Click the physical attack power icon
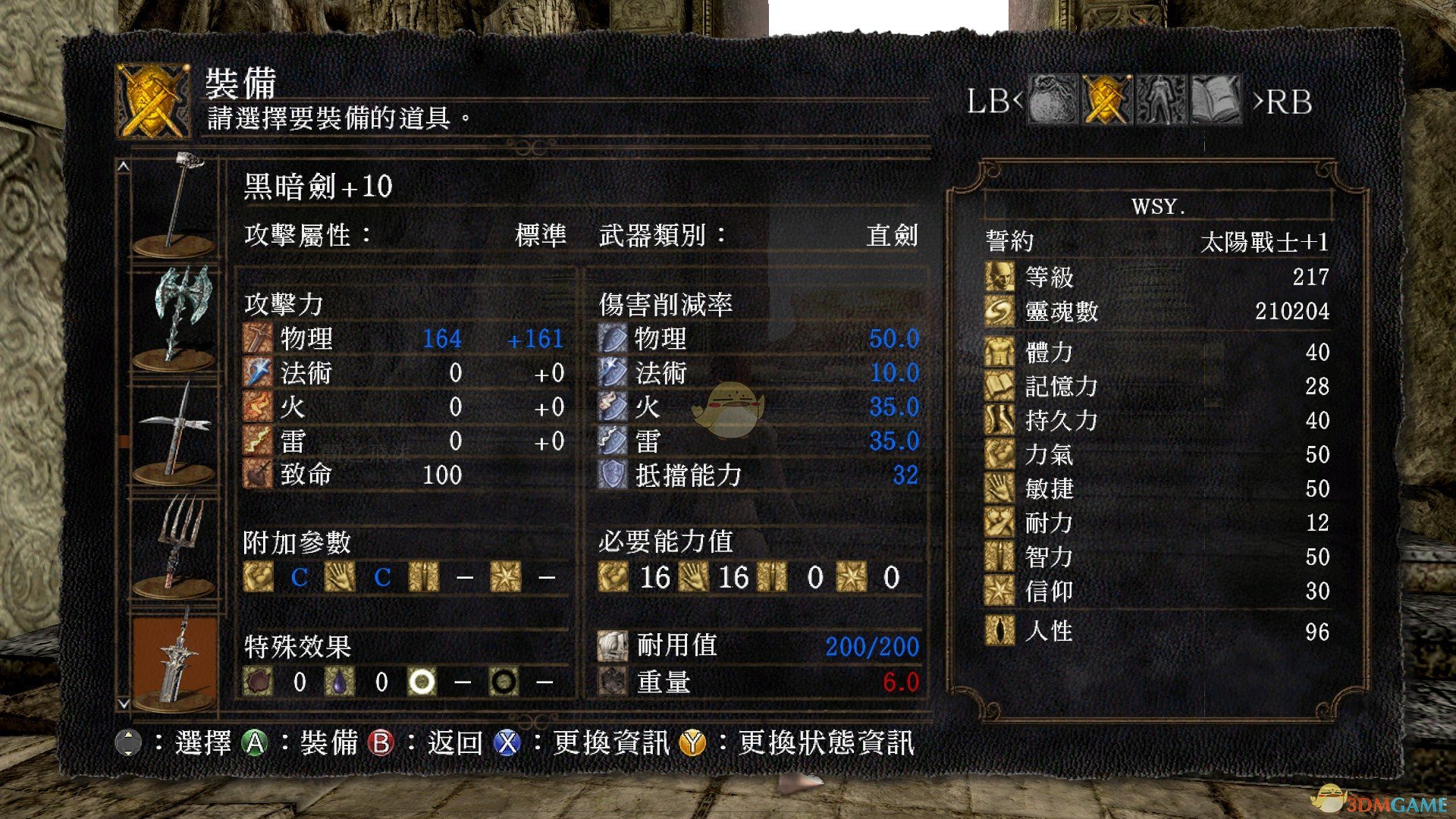 point(259,339)
